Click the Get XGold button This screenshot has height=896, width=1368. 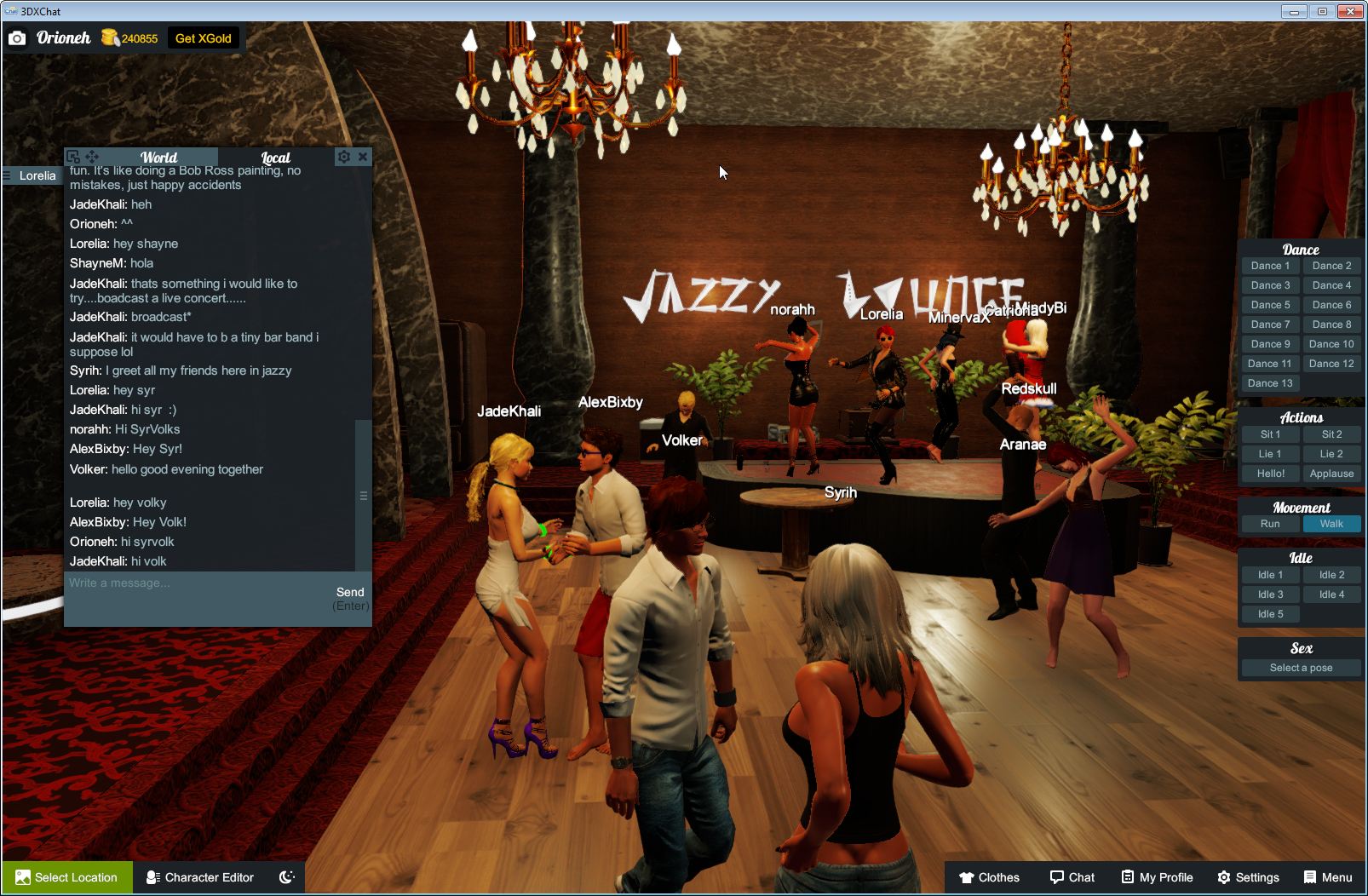tap(203, 38)
